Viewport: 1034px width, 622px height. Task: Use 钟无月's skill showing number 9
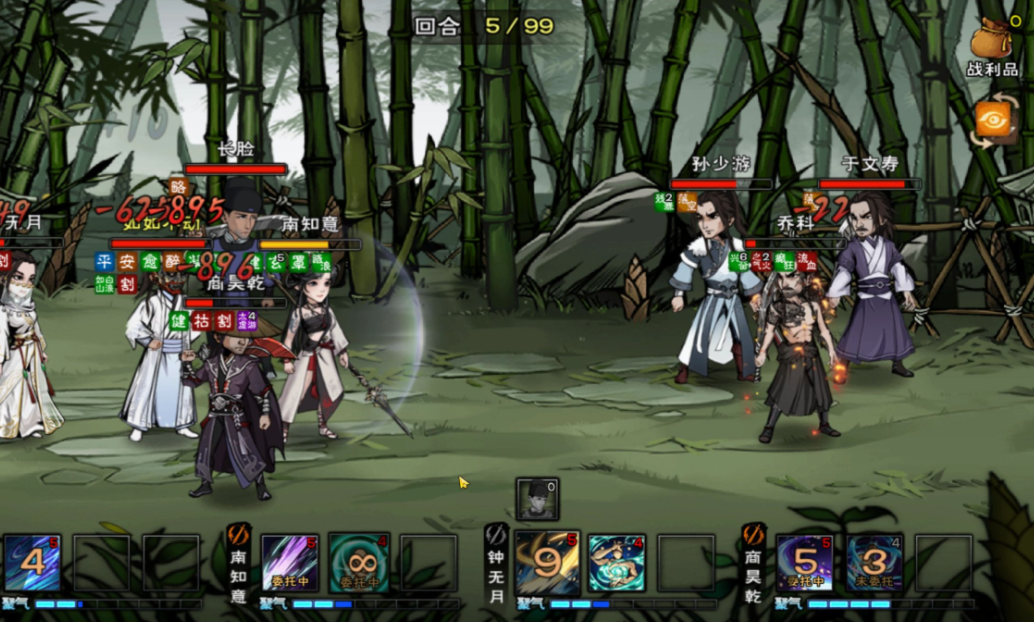click(x=547, y=563)
